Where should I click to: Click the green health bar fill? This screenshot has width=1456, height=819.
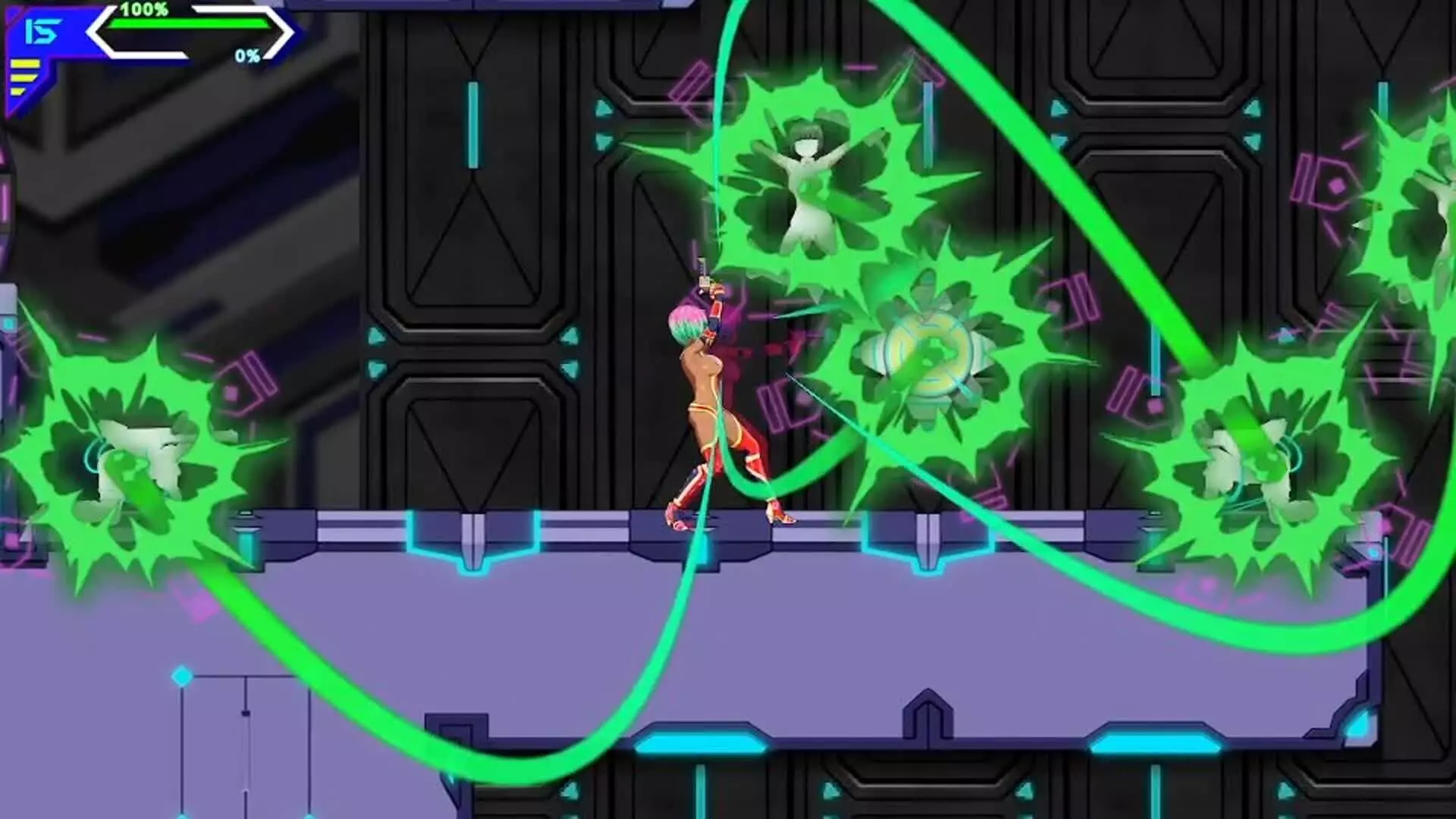point(190,24)
